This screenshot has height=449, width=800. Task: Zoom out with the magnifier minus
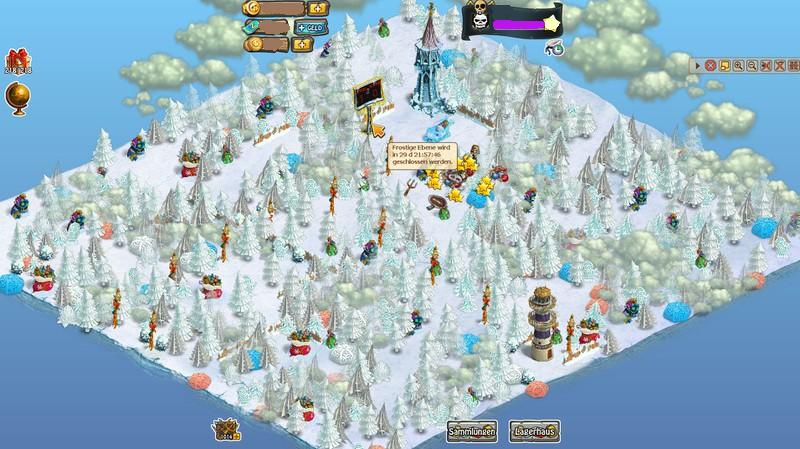click(751, 66)
